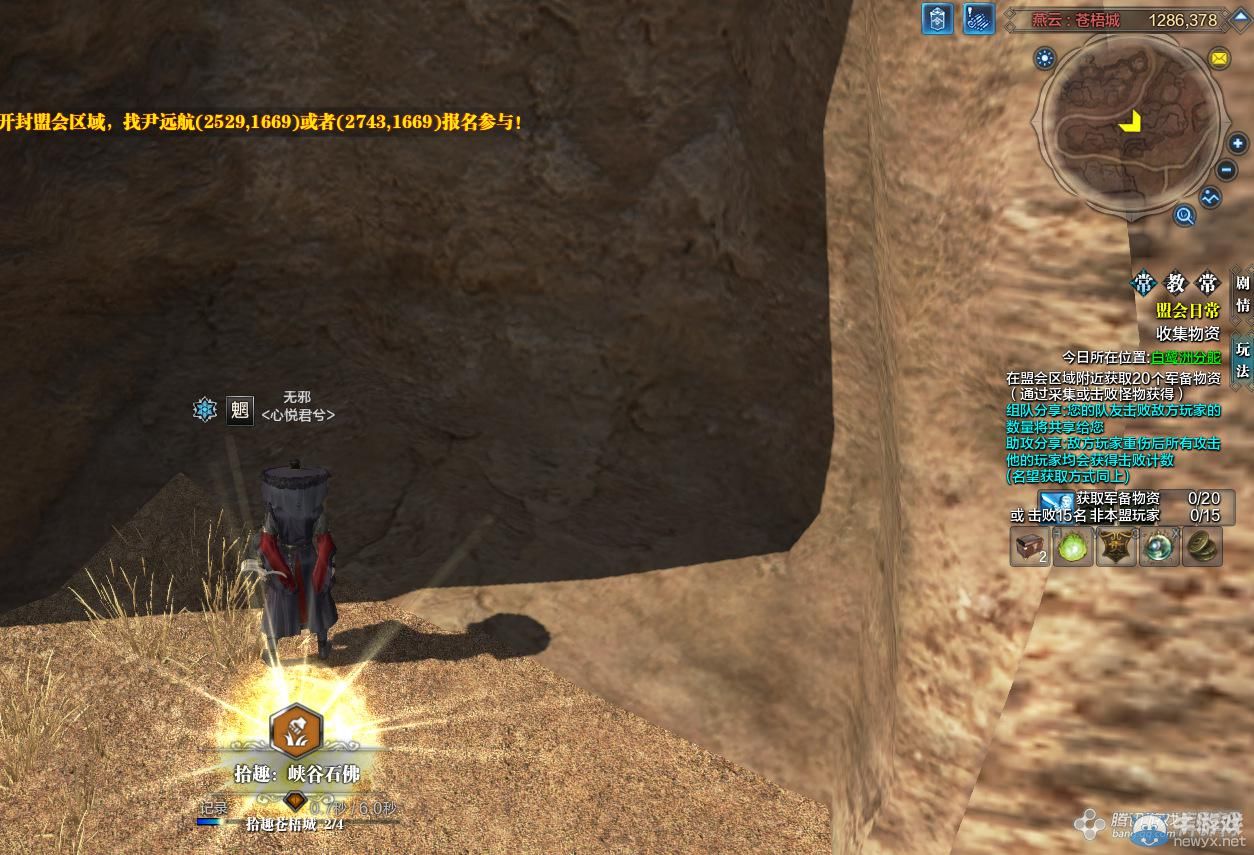Select the blue-green pearl reward icon

pyautogui.click(x=1159, y=547)
